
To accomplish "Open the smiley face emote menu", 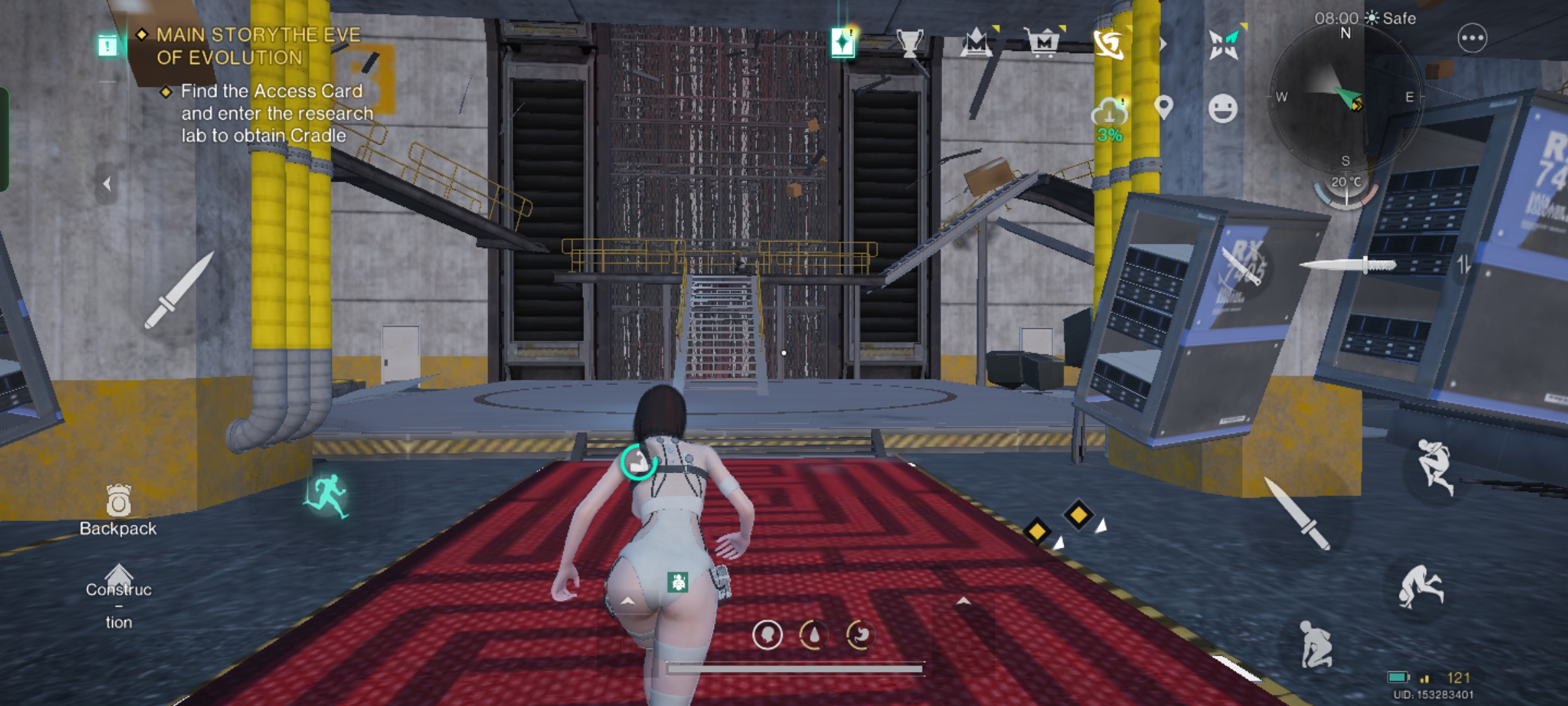I will click(x=1222, y=109).
